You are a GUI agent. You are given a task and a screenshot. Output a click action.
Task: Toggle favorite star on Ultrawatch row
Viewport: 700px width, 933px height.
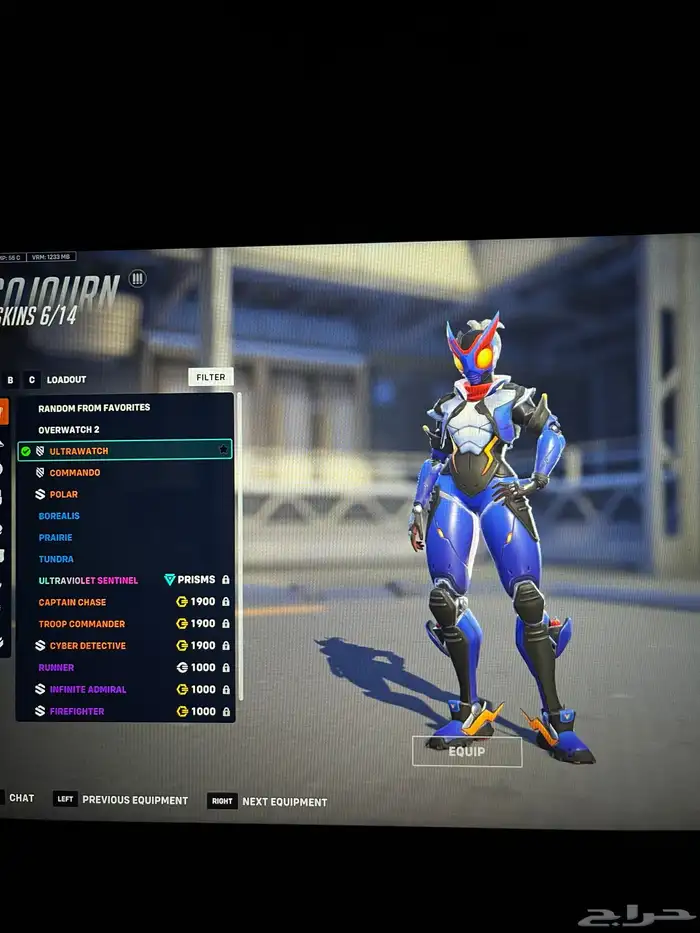tap(223, 451)
